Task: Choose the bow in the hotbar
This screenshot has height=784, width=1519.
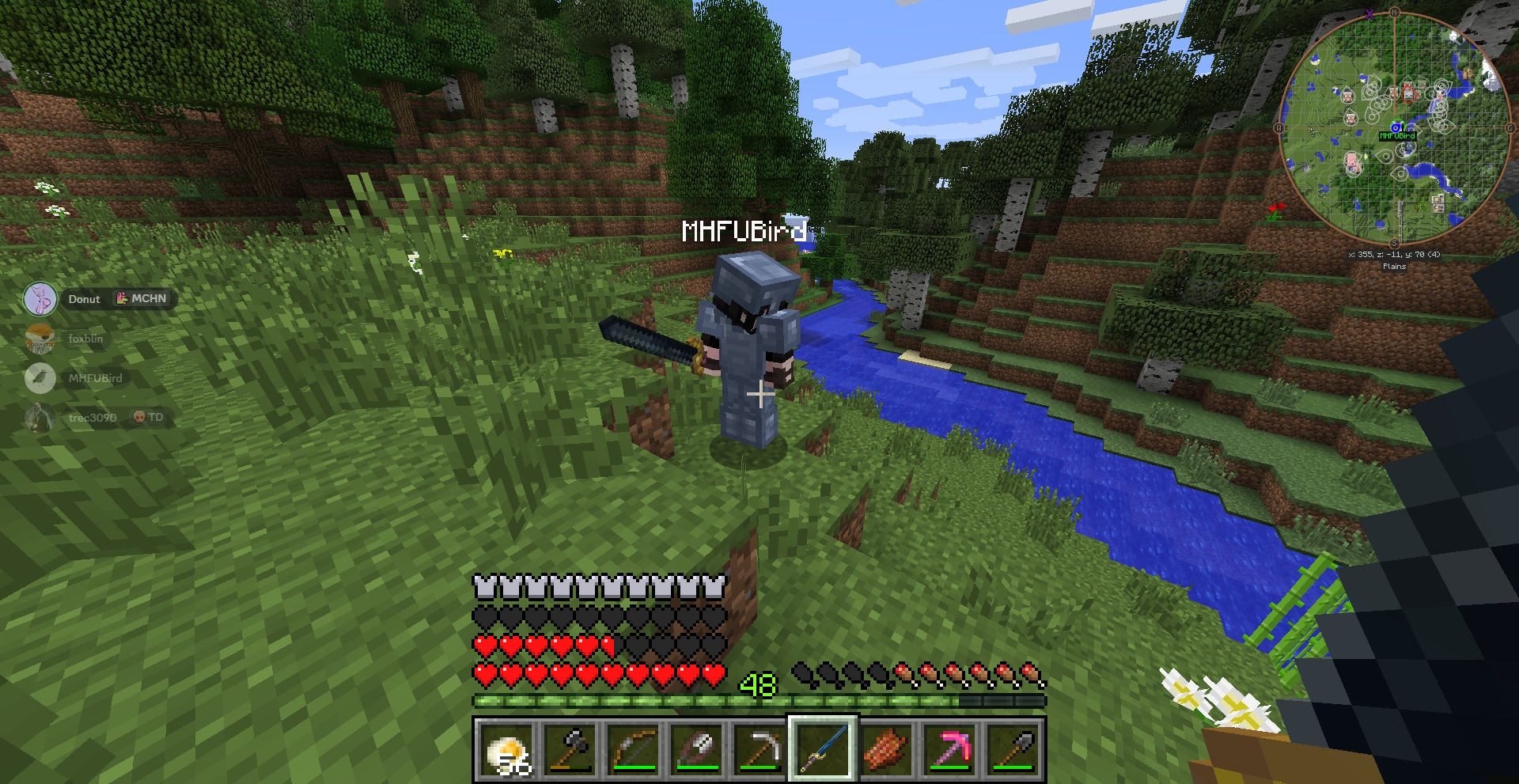Action: point(633,749)
